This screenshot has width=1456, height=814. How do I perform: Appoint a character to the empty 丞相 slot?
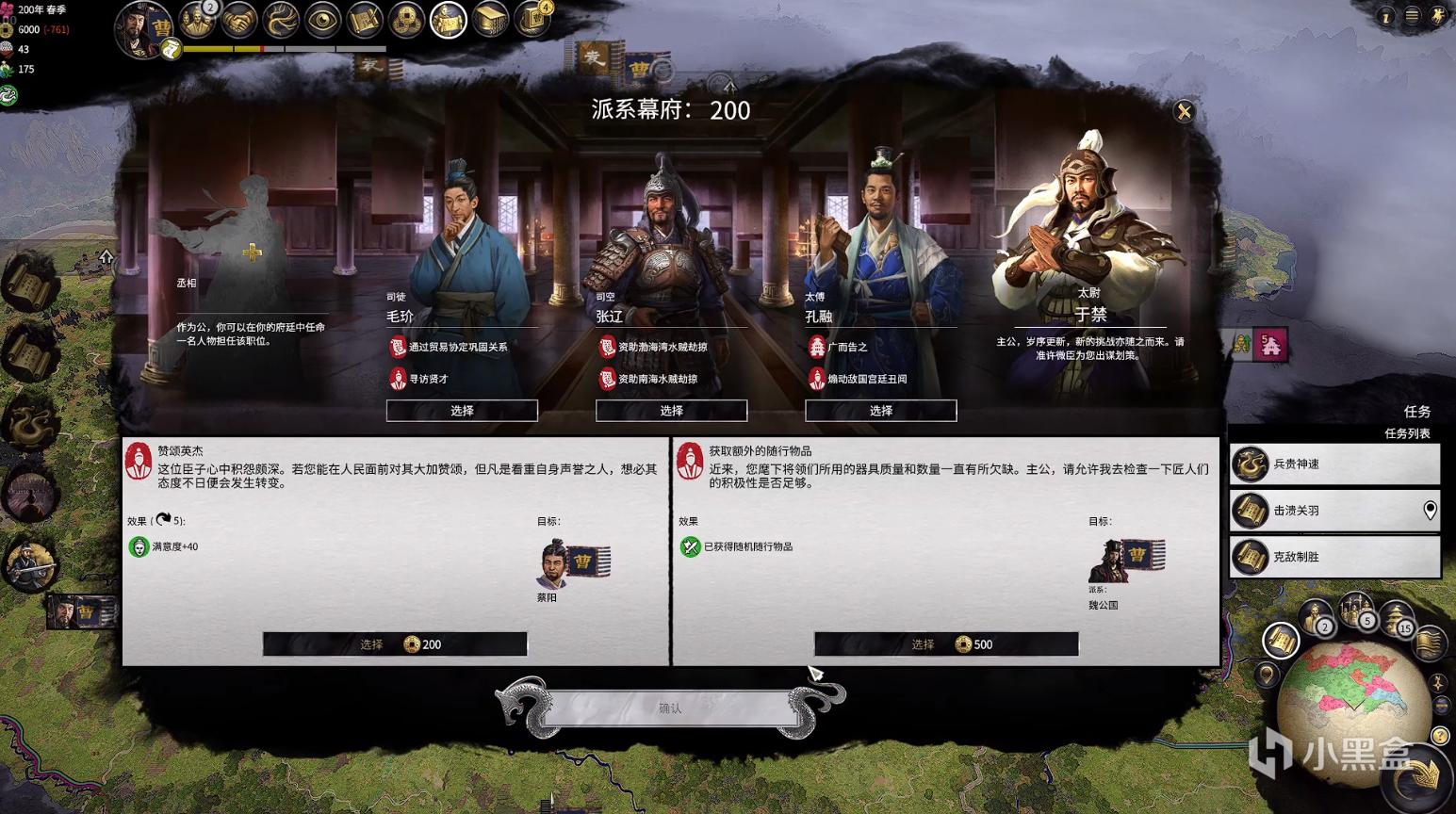(252, 252)
